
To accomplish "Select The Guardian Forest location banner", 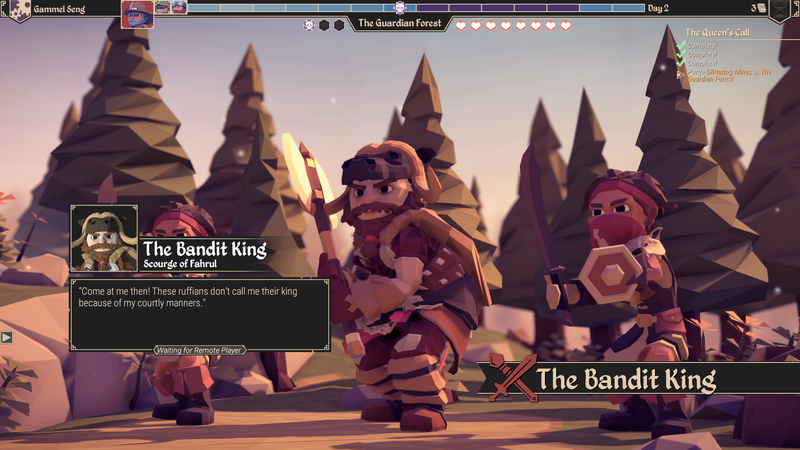I will (400, 23).
